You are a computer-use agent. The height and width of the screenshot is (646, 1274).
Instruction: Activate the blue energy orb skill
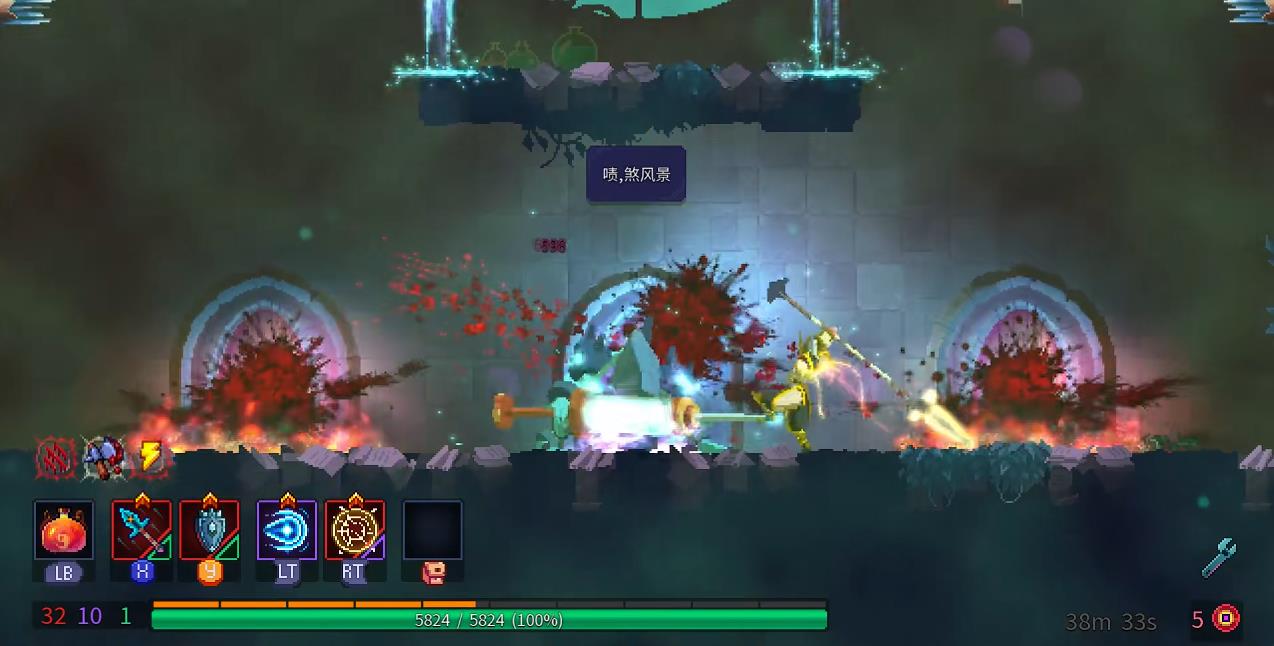coord(287,531)
